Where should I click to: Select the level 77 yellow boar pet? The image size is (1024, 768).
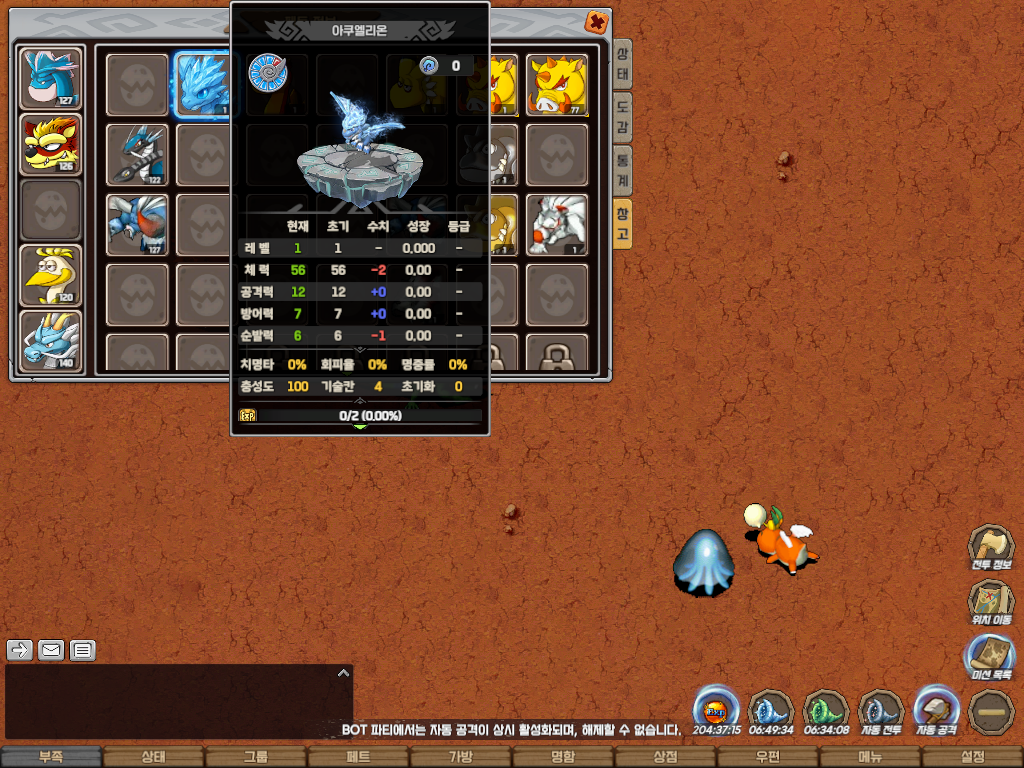point(557,84)
